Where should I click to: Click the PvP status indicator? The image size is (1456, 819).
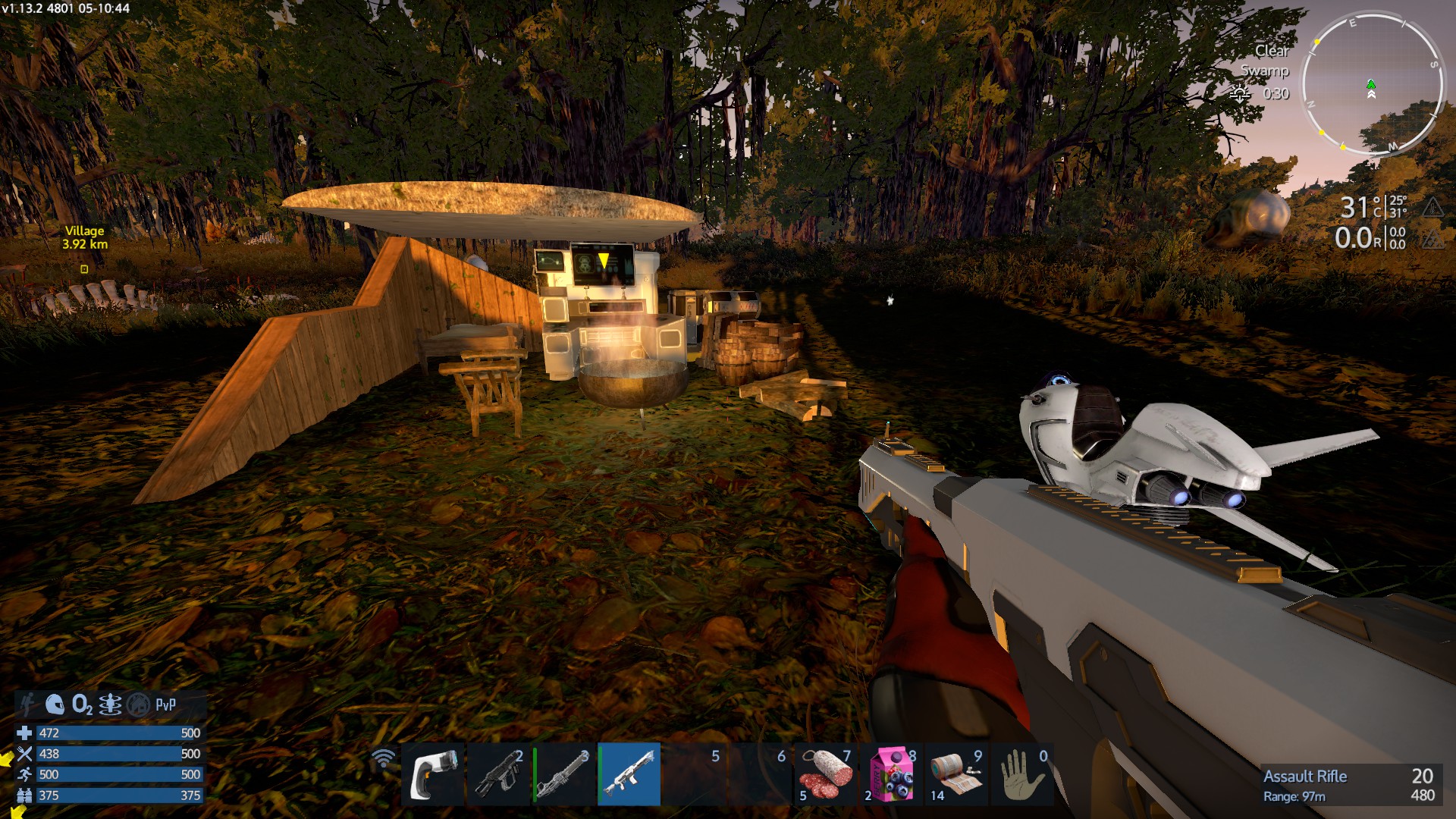(x=165, y=705)
